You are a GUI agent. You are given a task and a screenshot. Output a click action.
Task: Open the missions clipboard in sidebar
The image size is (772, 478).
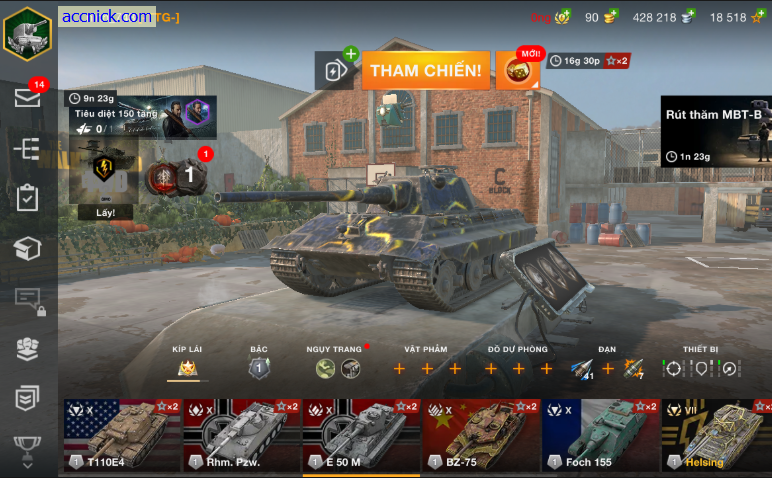pos(27,198)
